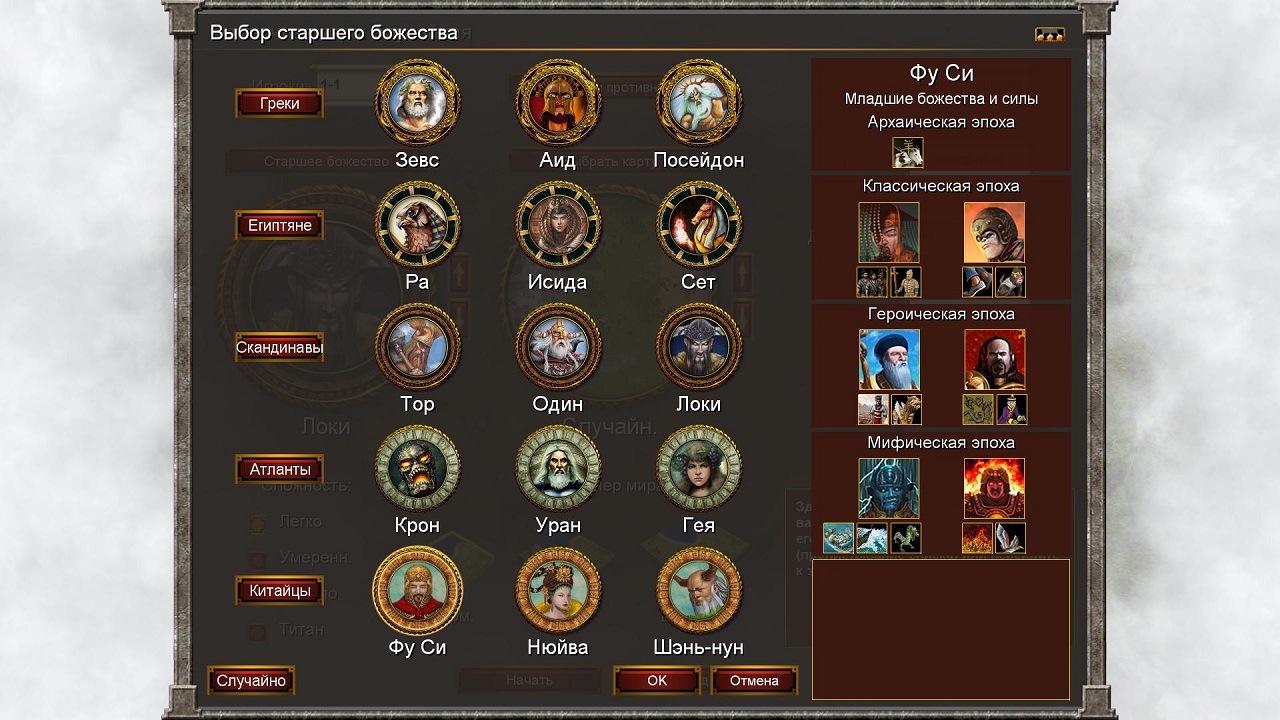
Task: Confirm the selection with OK
Action: point(656,681)
